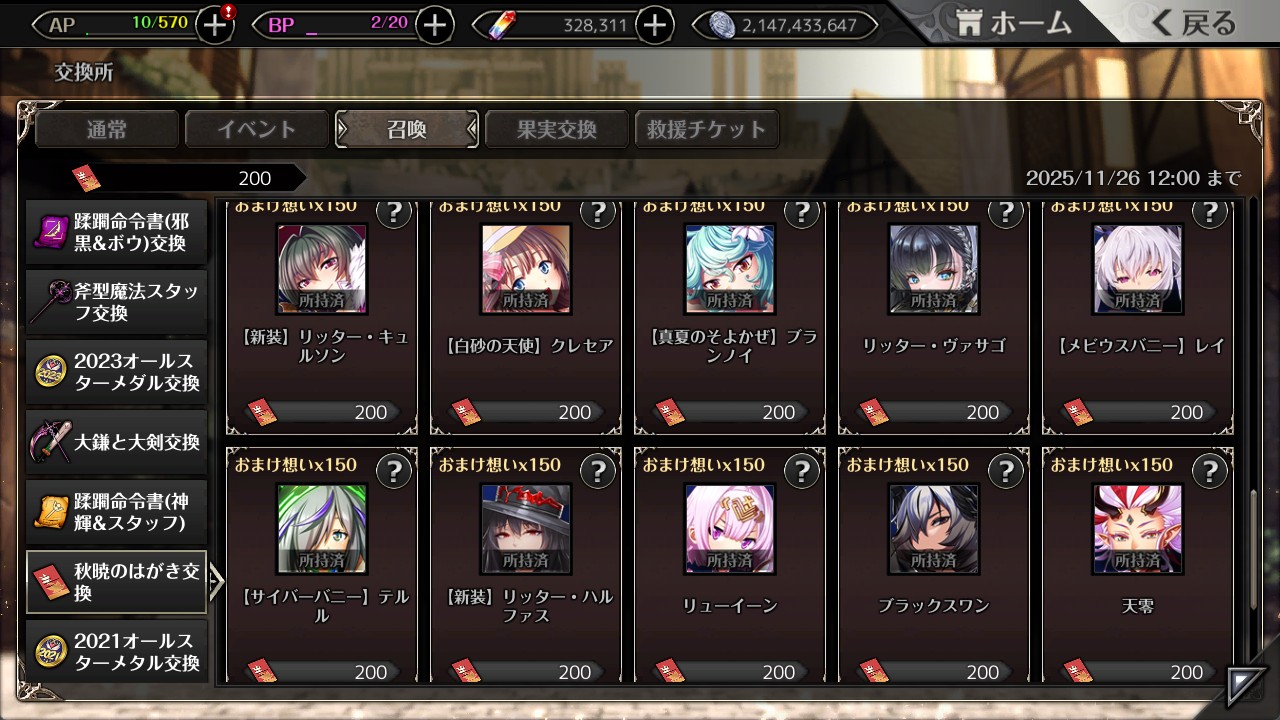Screen dimensions: 1280x720
Task: Buy more rainbow crystals via plus button
Action: coord(654,26)
